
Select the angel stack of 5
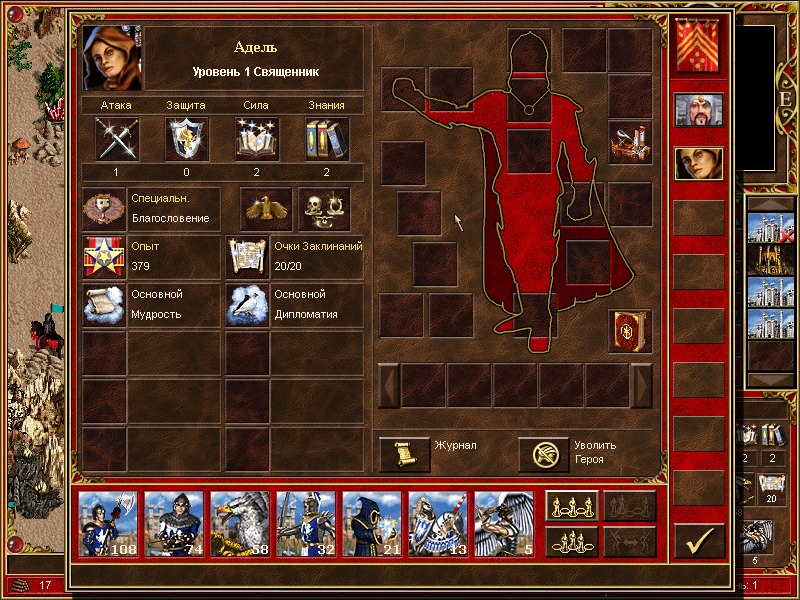(504, 523)
